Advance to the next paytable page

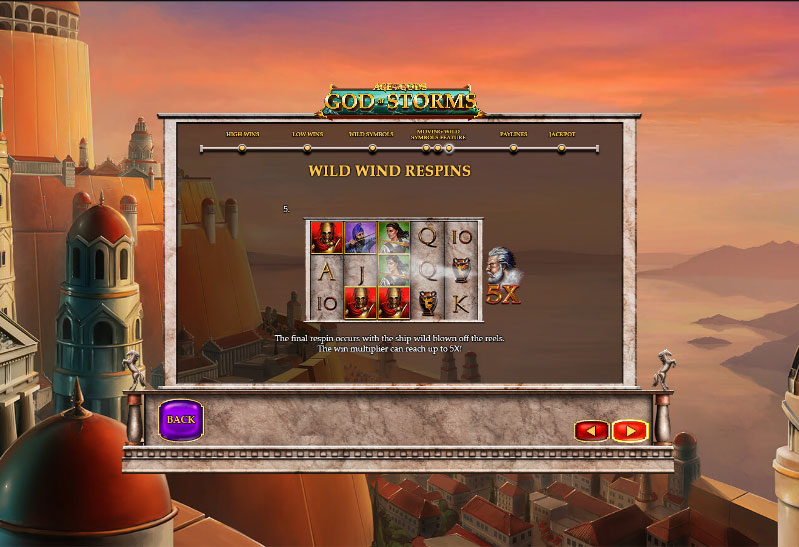click(630, 431)
